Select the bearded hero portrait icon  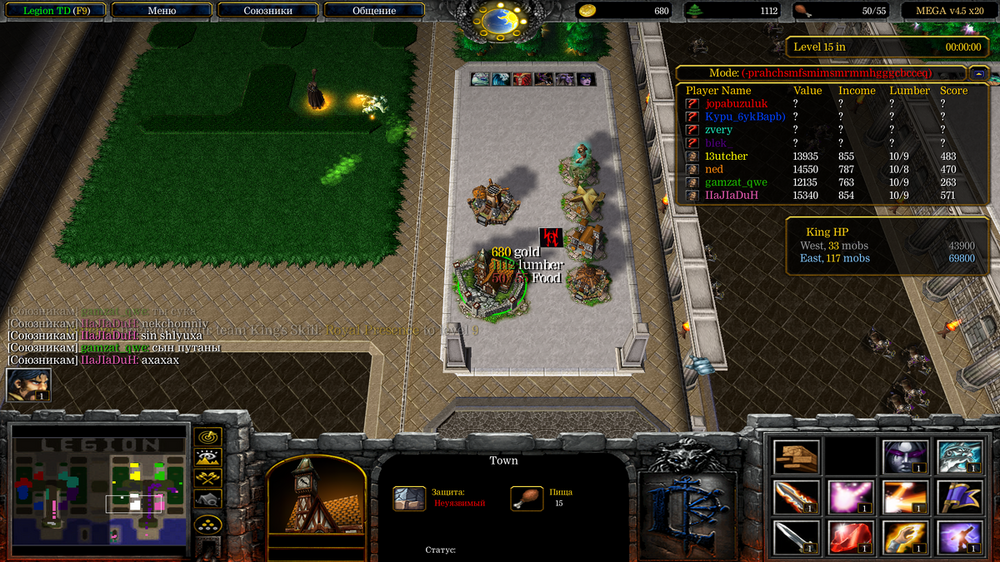coord(28,386)
